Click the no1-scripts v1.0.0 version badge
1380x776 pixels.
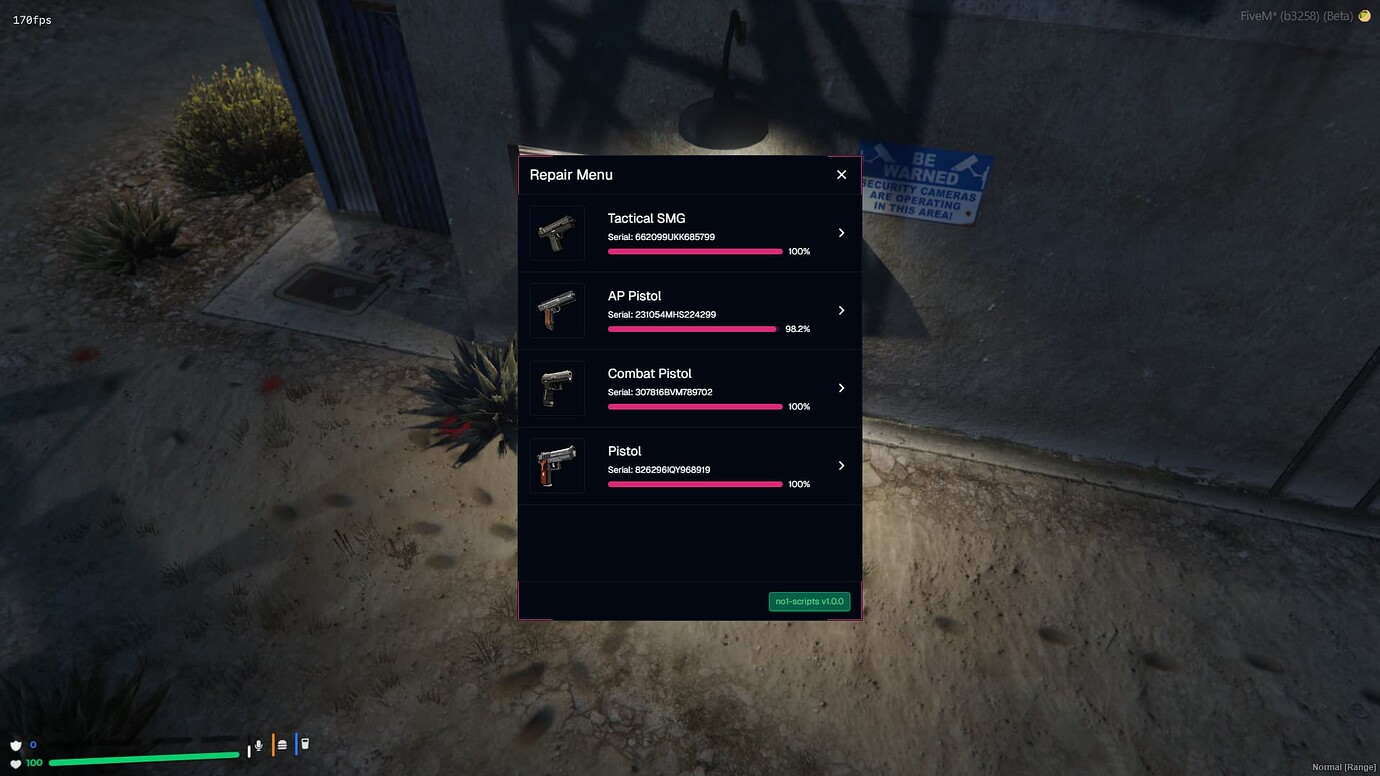tap(809, 601)
